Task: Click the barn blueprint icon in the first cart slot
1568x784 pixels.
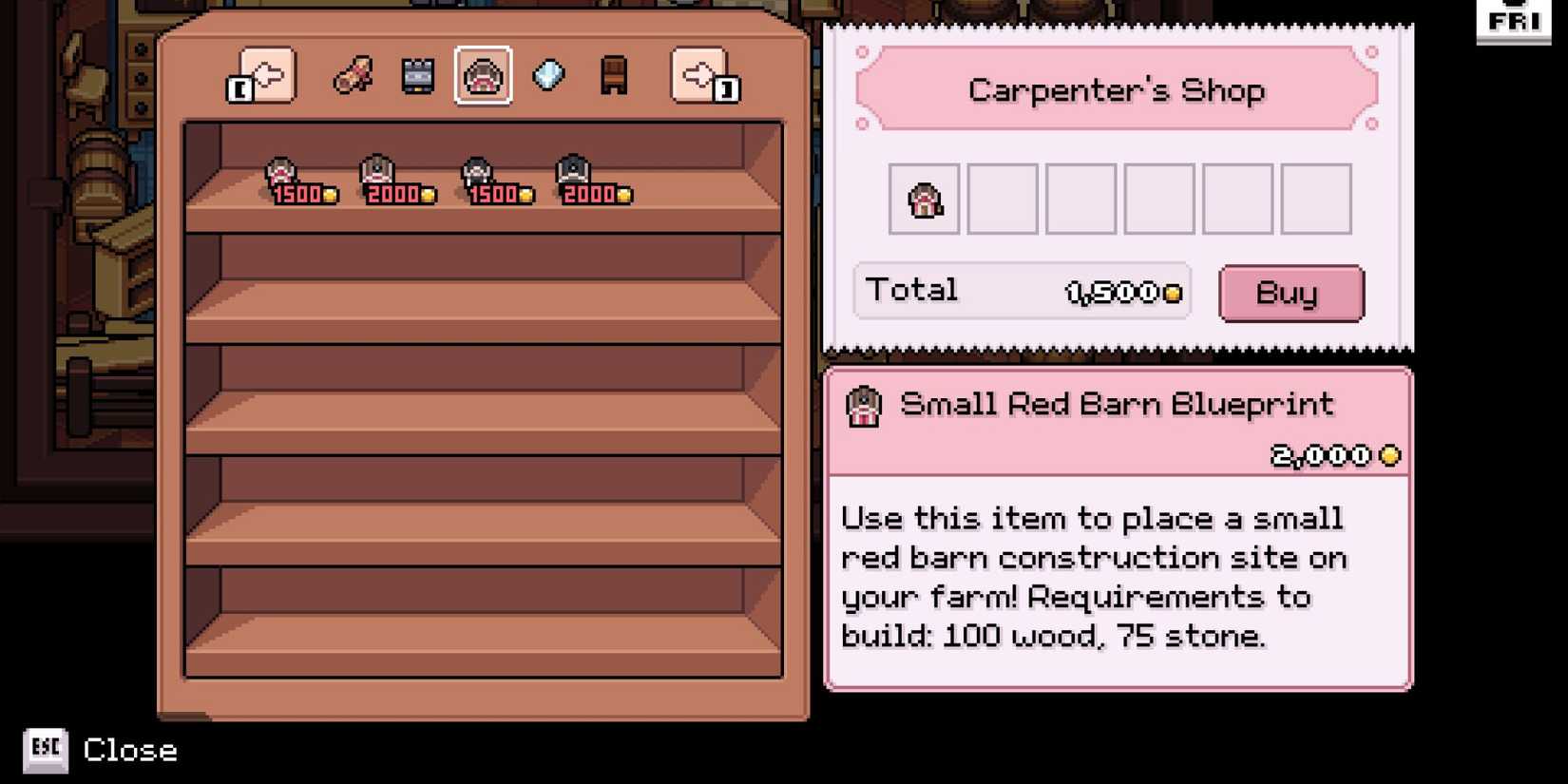Action: point(923,199)
